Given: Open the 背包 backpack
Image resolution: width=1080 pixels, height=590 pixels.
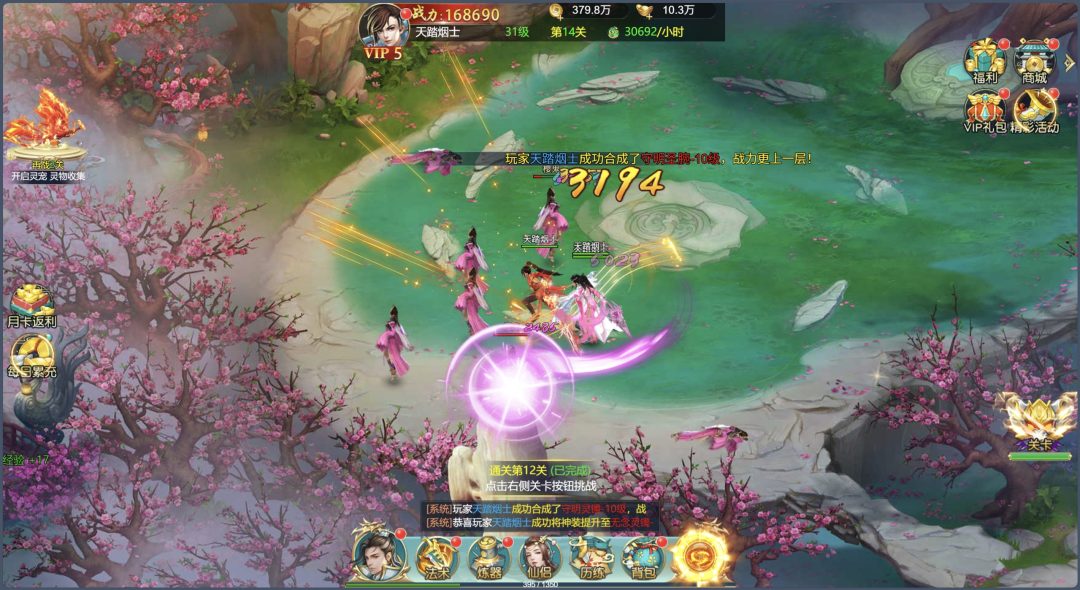Looking at the screenshot, I should (x=643, y=557).
